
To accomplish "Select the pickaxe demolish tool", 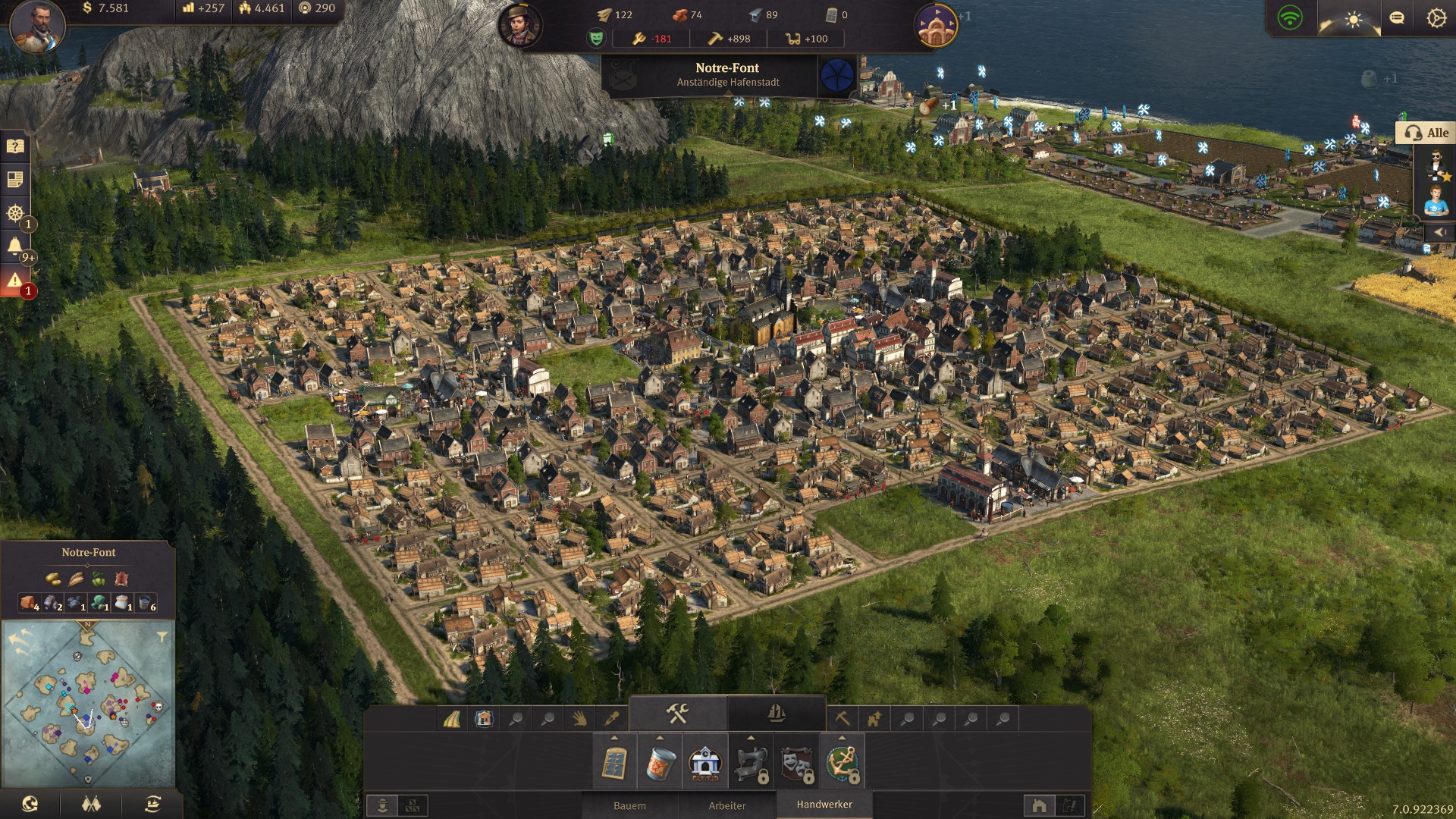I will [842, 719].
